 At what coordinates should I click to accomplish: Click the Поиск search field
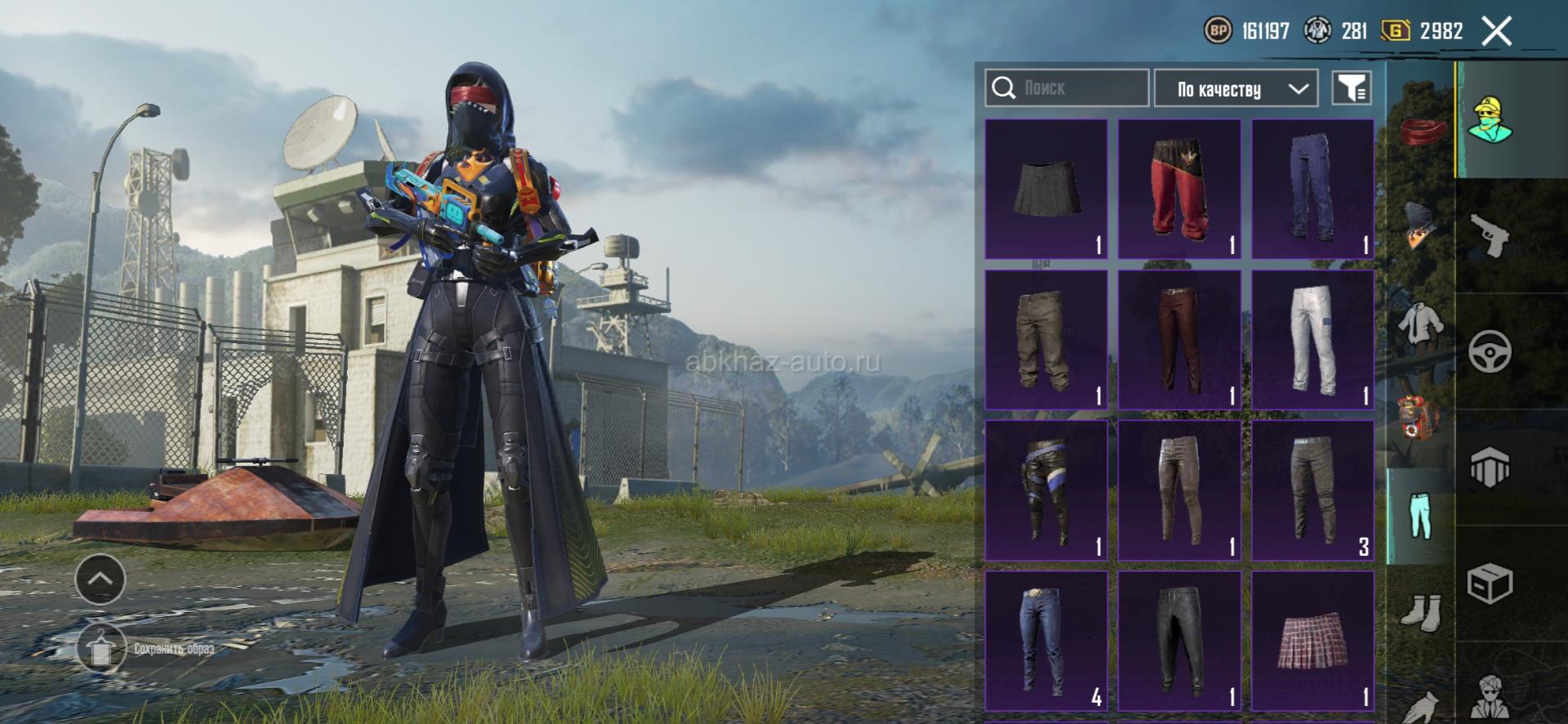tap(1067, 88)
